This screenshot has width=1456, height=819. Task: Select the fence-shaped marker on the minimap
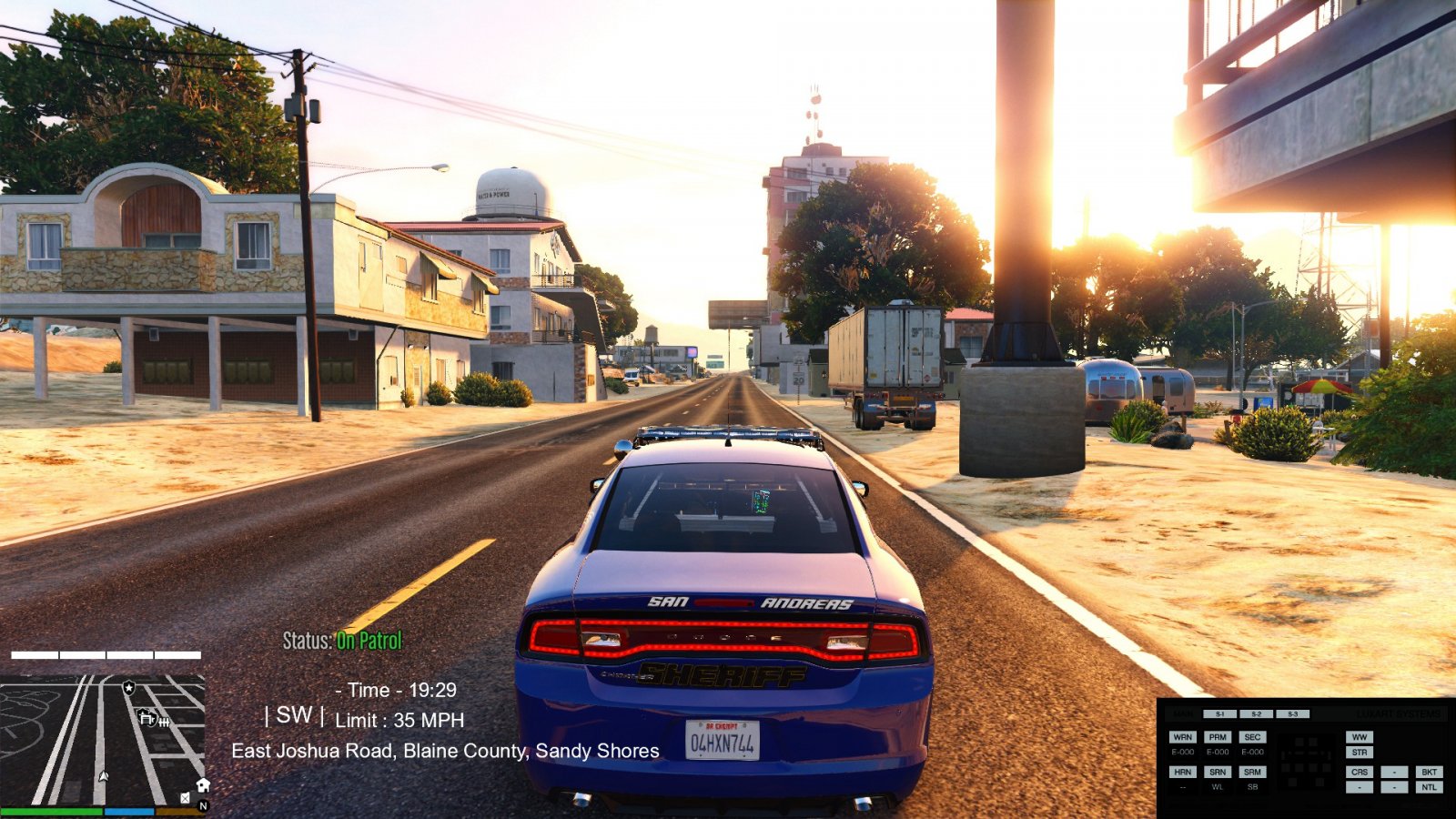(165, 722)
